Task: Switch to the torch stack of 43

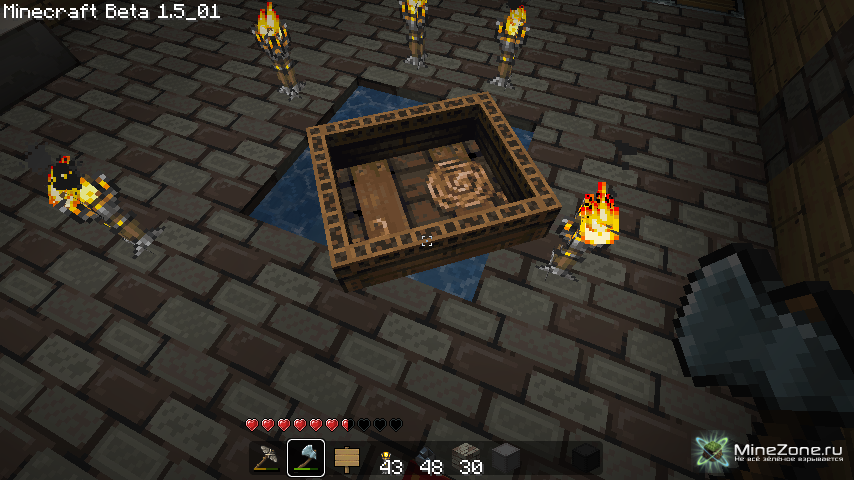Action: coord(386,458)
